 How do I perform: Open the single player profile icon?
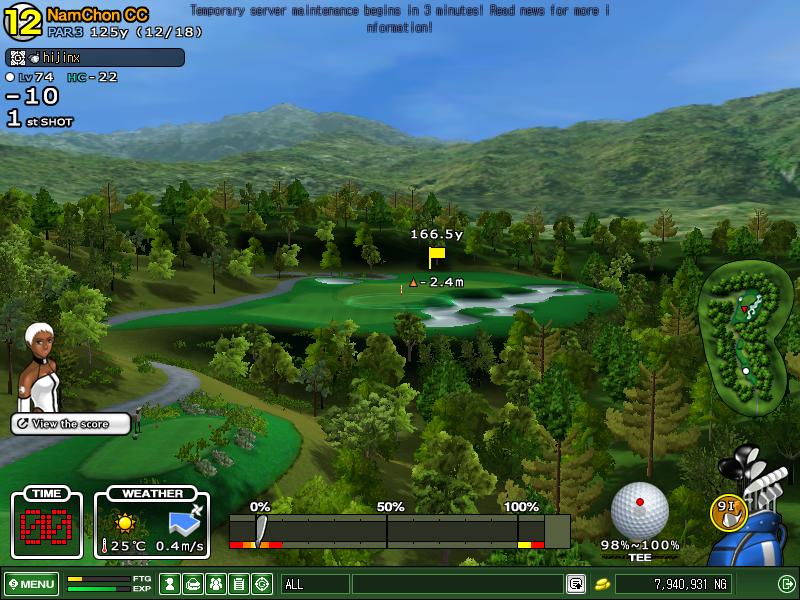[x=171, y=584]
